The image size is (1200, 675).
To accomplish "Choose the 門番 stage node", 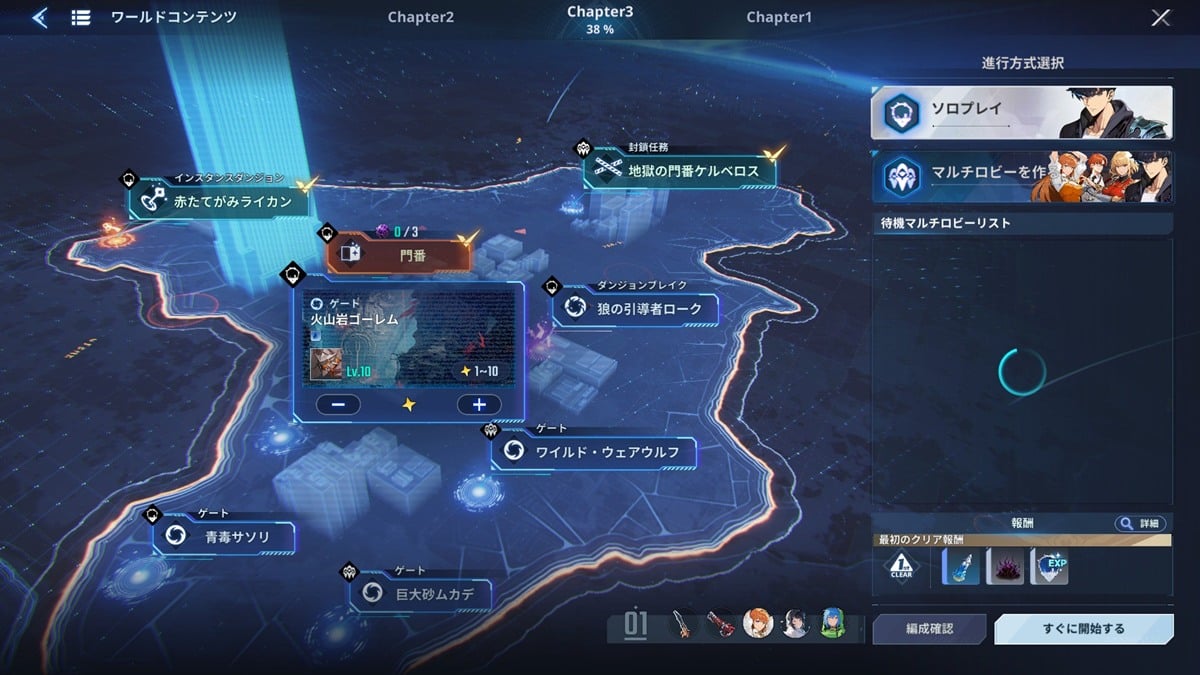I will point(400,255).
